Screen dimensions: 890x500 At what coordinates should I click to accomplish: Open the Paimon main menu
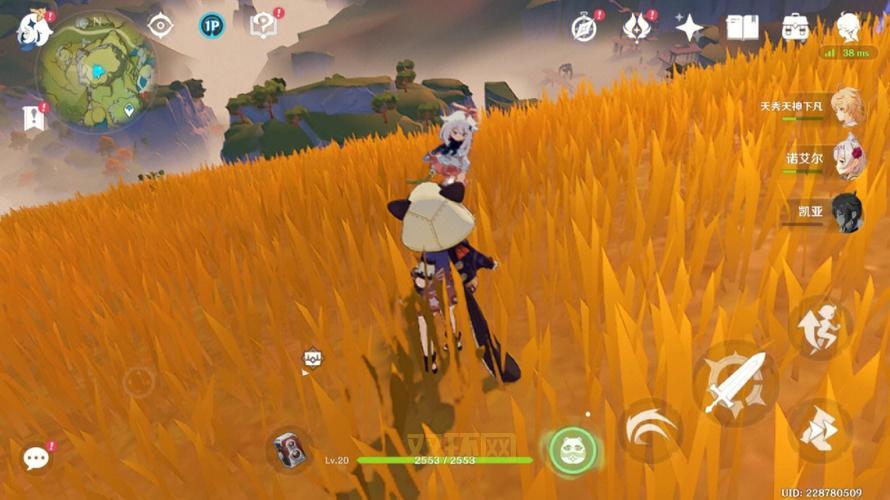34,28
